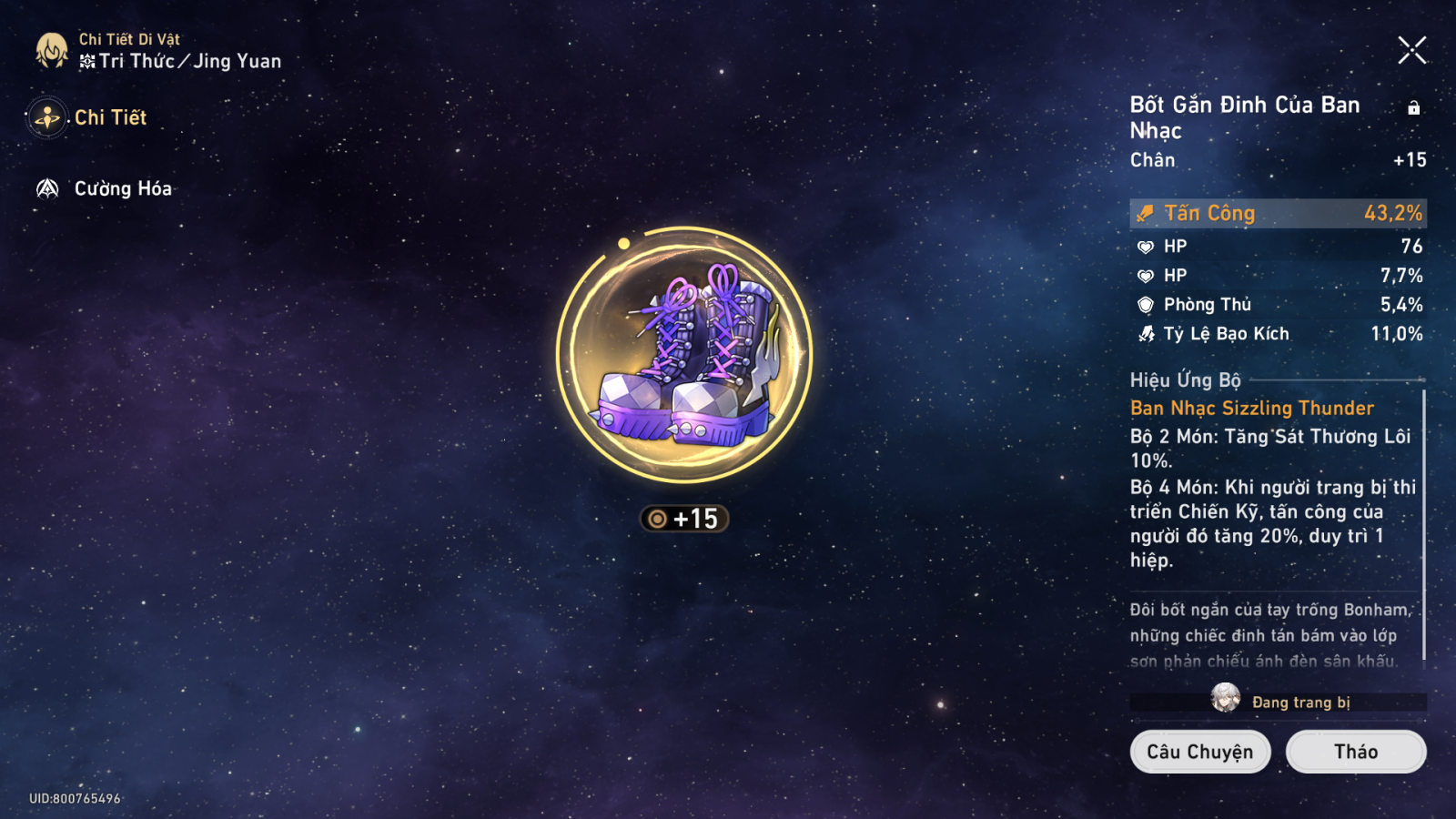
Task: Select the Tấn Công main stat row
Action: click(1278, 213)
